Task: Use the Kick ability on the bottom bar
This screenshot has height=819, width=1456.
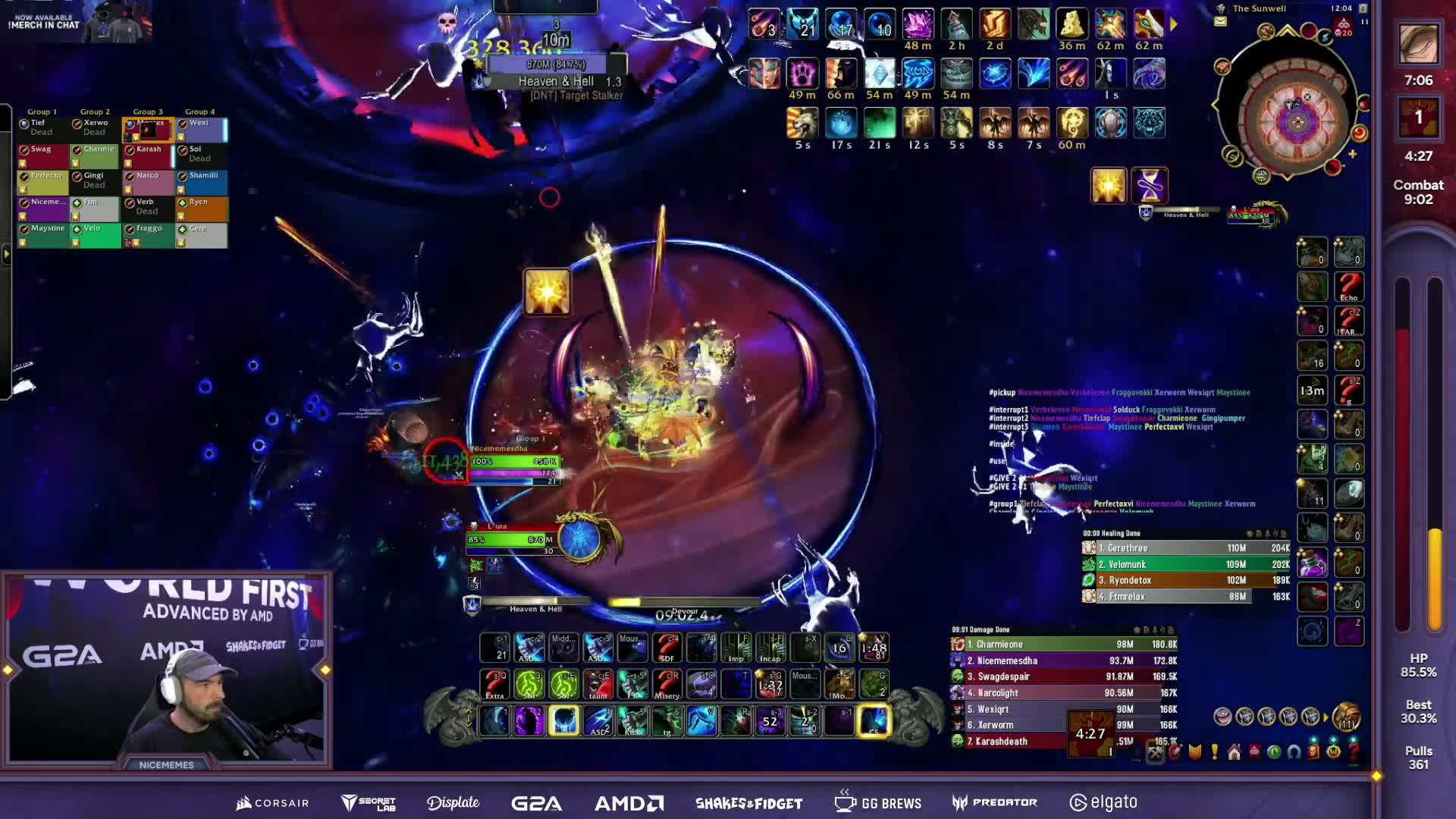Action: (633, 720)
